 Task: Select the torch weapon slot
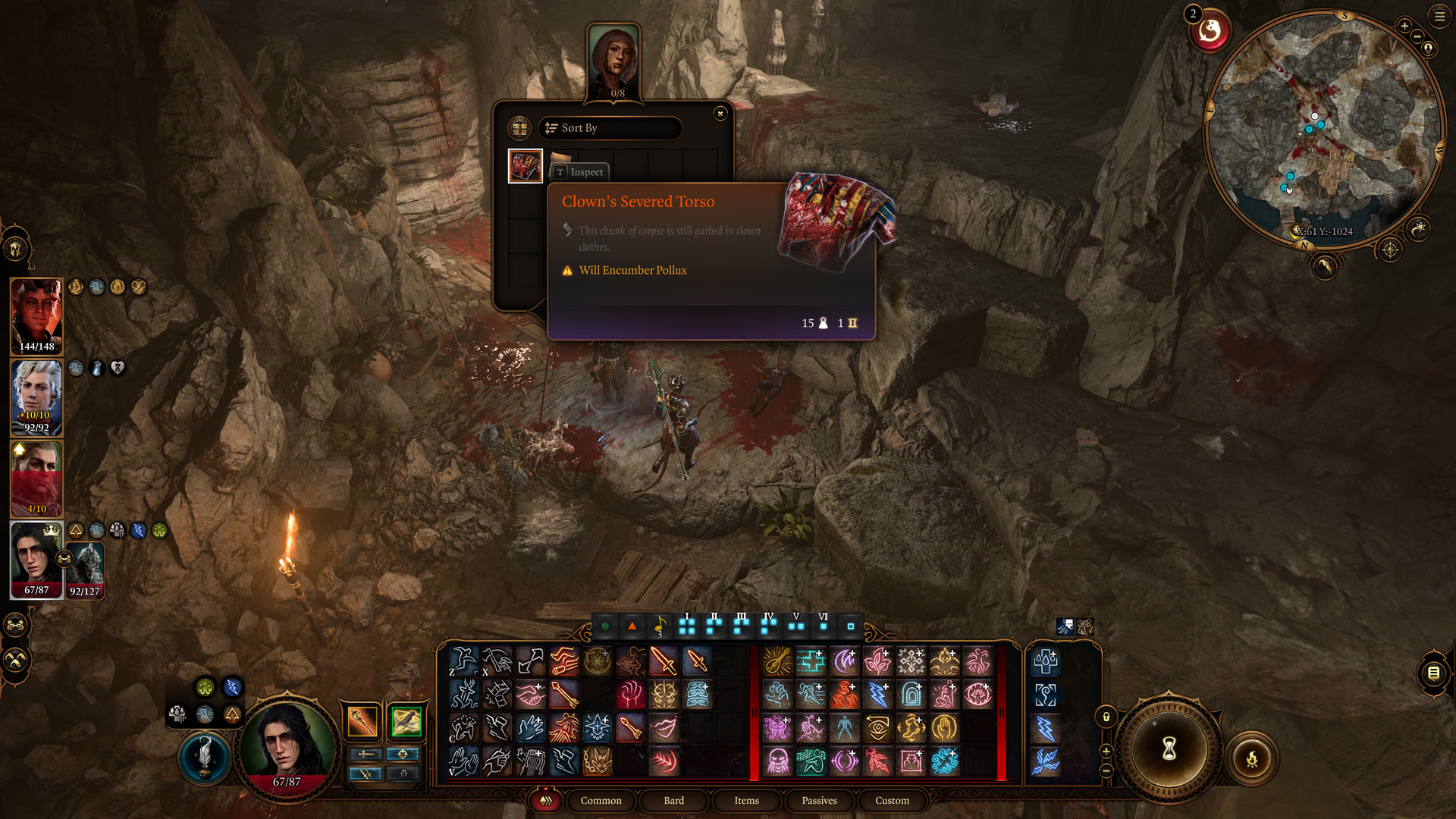tap(362, 721)
